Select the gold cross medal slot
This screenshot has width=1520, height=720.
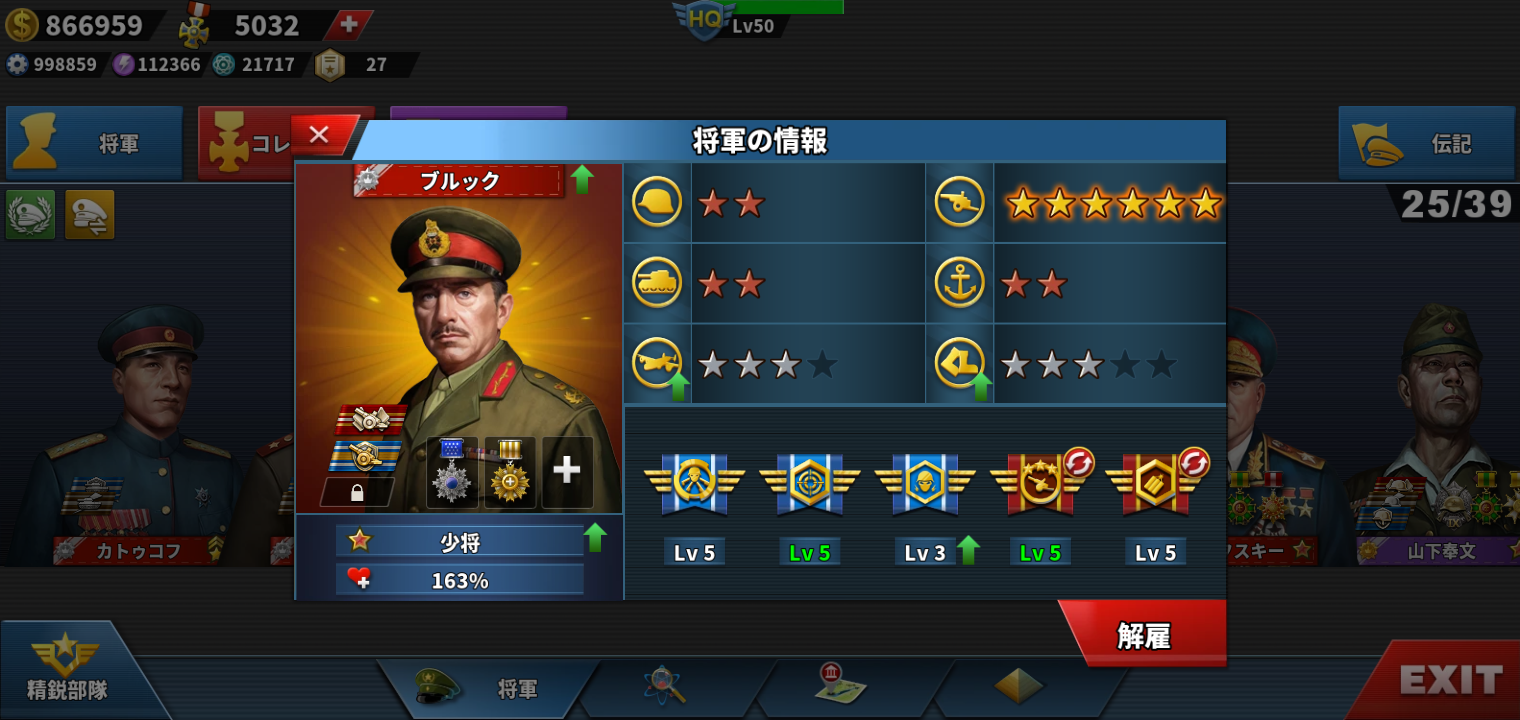click(510, 470)
